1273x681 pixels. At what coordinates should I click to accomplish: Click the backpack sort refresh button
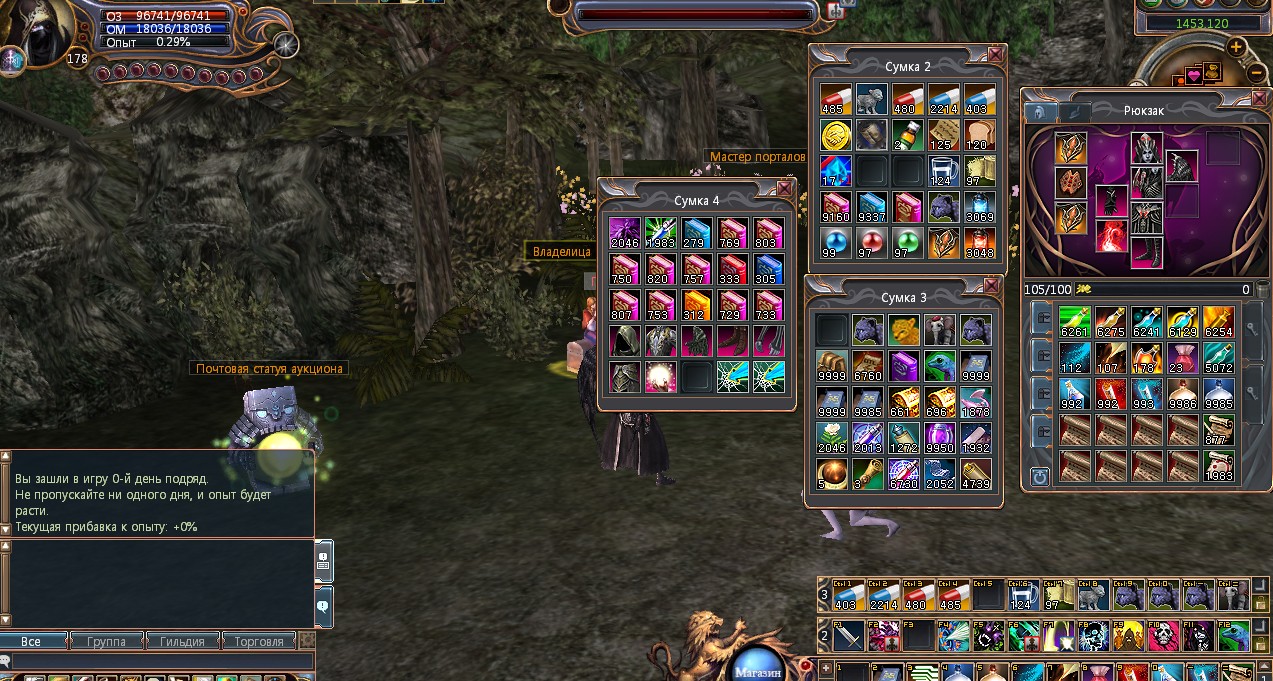1040,477
